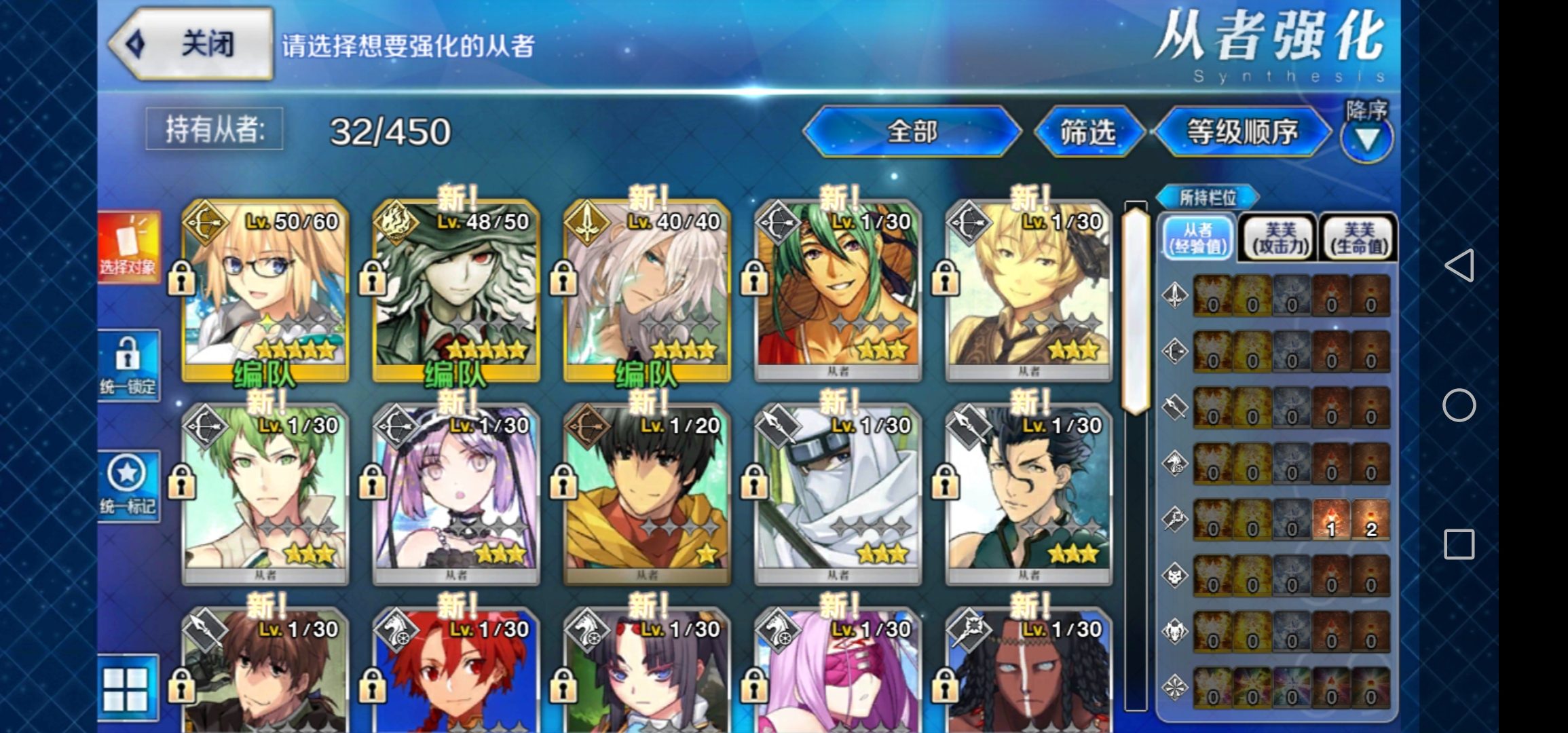This screenshot has height=733, width=1568.
Task: Select the 从者(经验值) tab
Action: (x=1198, y=238)
